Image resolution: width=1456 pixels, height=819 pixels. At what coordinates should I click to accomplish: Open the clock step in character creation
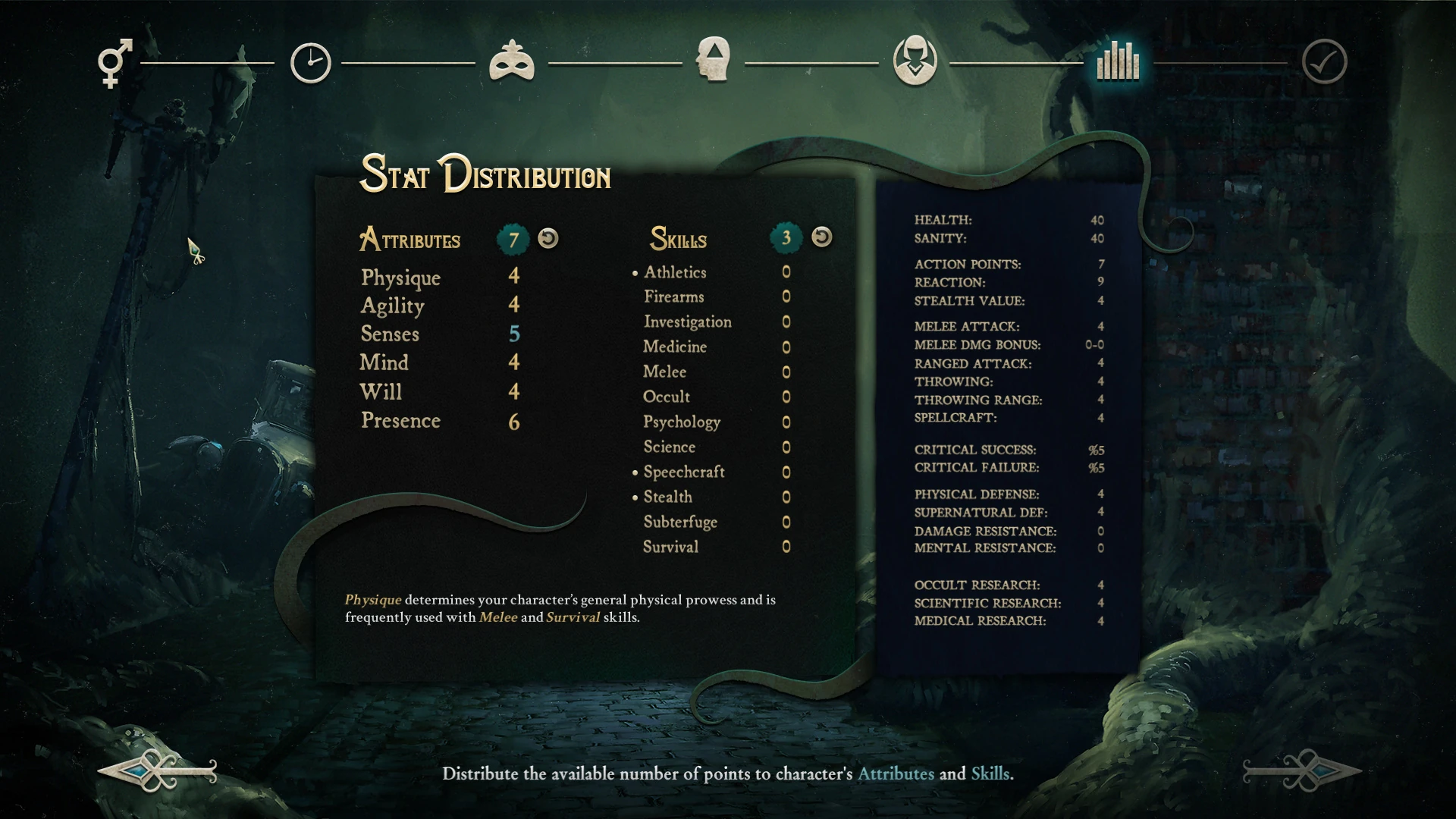pyautogui.click(x=309, y=62)
